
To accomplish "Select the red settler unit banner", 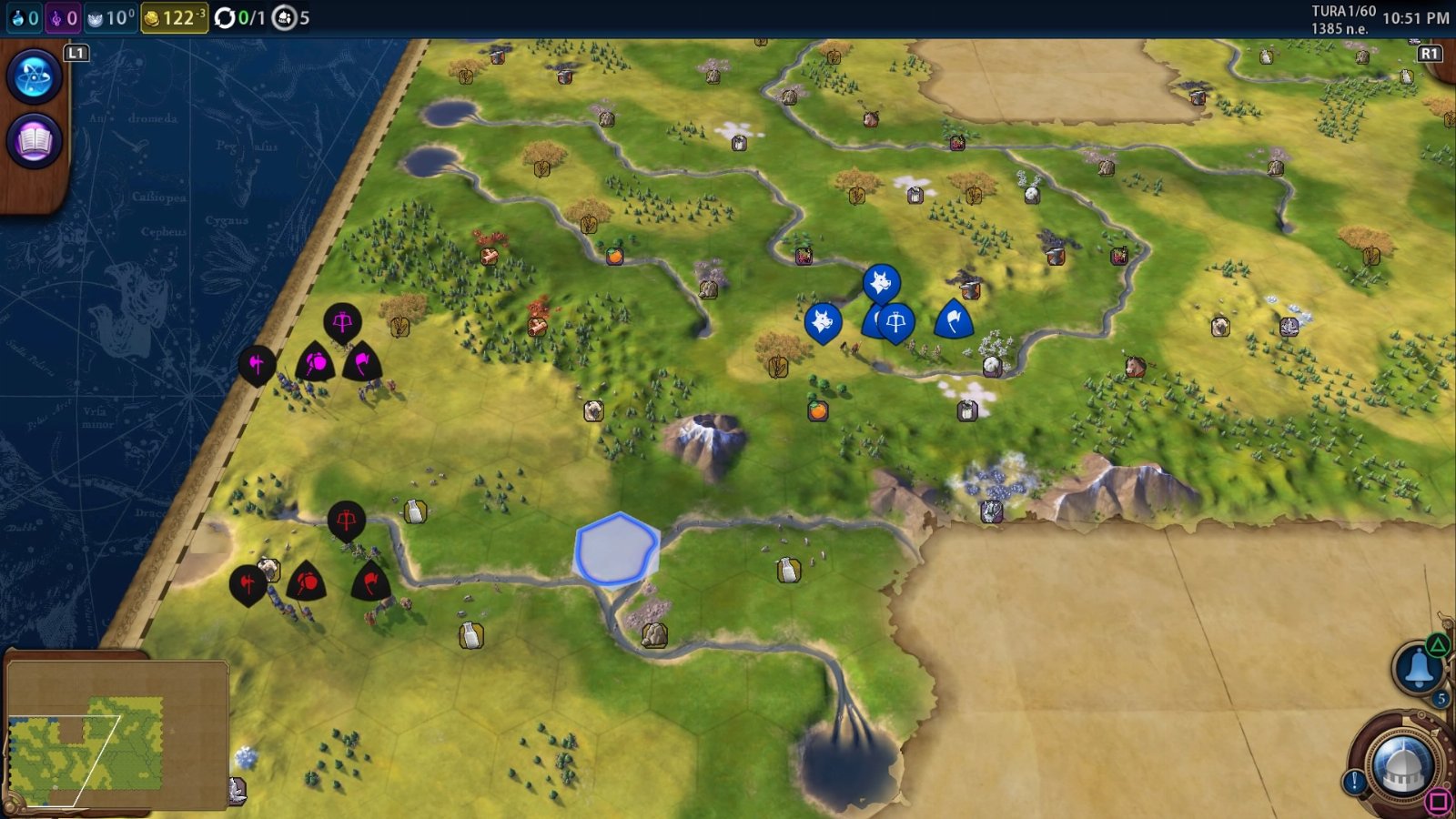I will [346, 520].
